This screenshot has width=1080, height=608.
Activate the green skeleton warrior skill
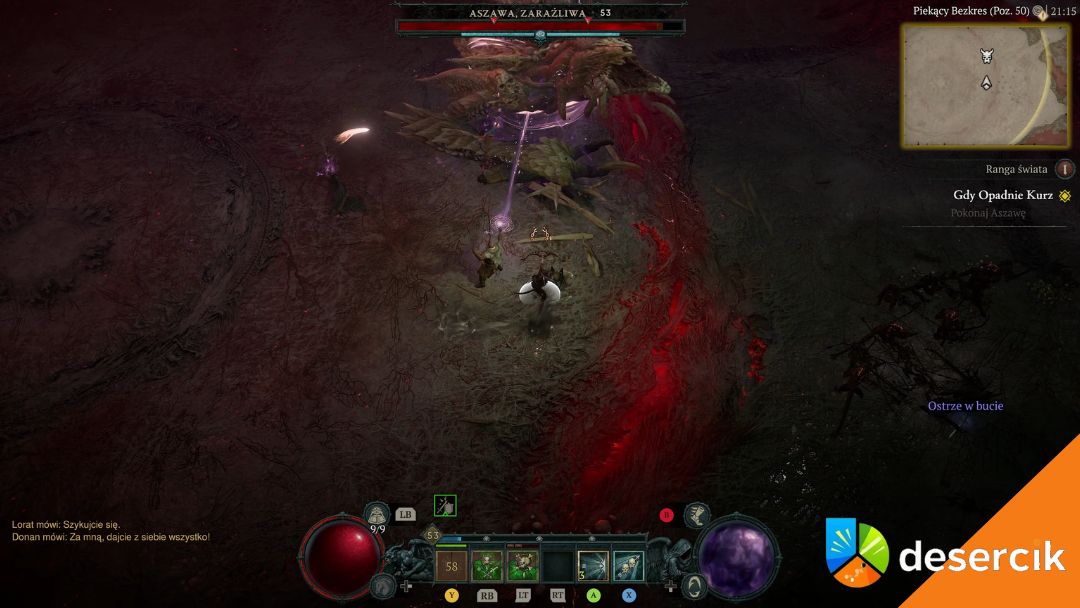[487, 567]
